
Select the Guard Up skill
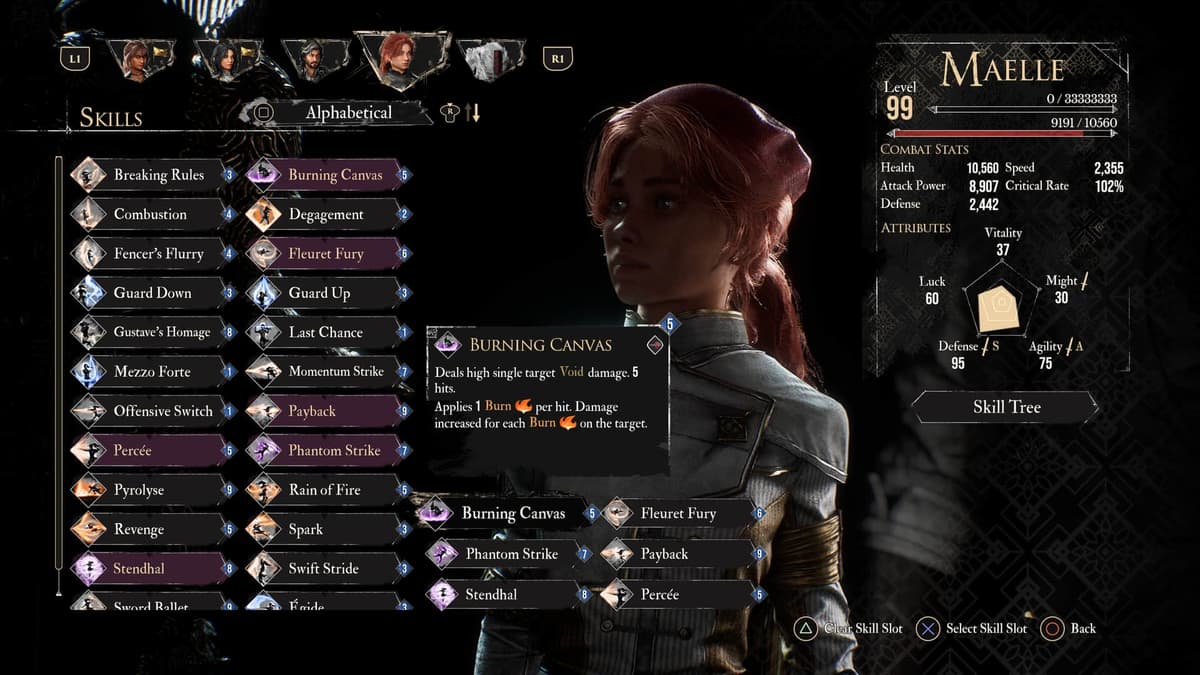[319, 293]
